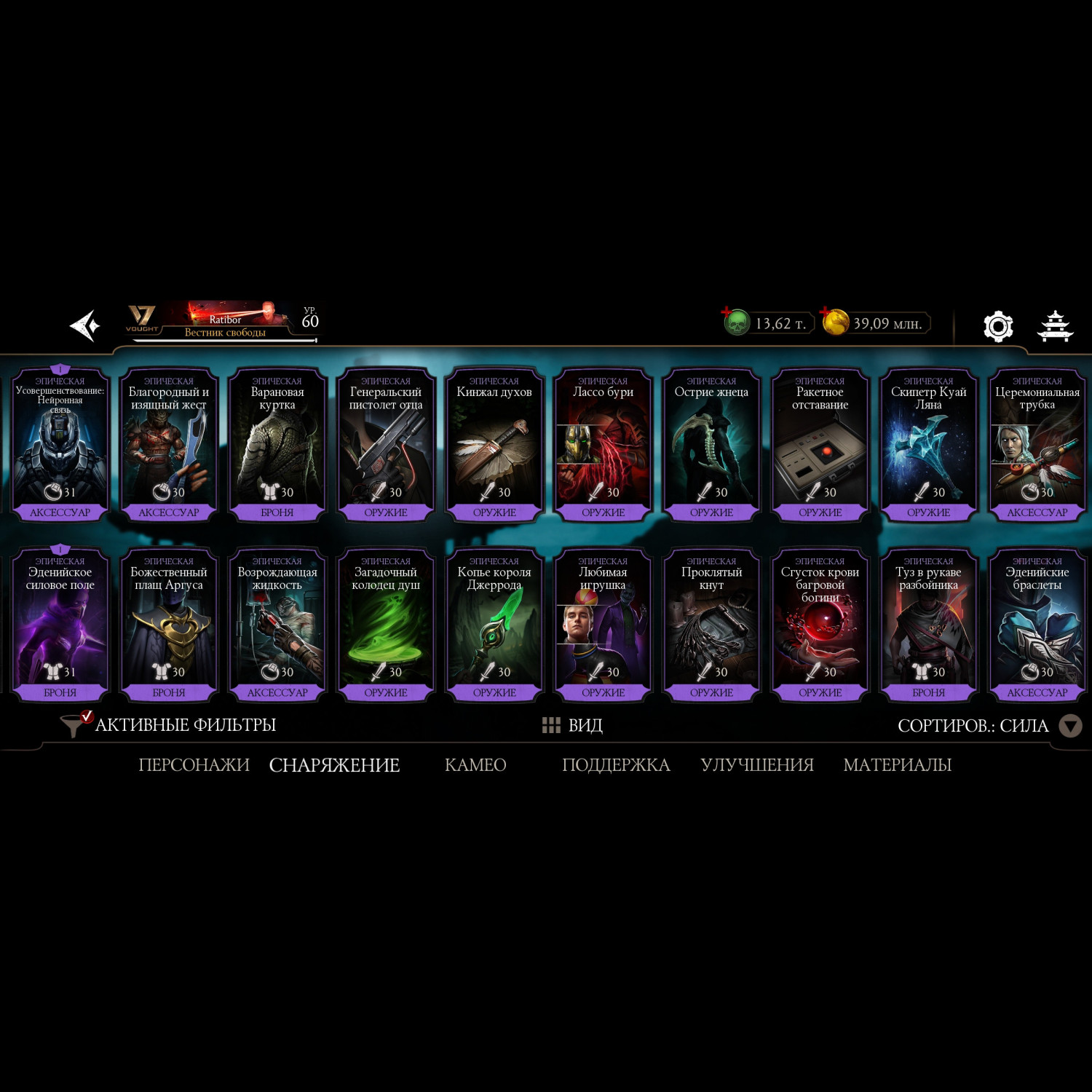Select the Загадочный колодец душ card
Screen dimensions: 1092x1092
click(386, 625)
